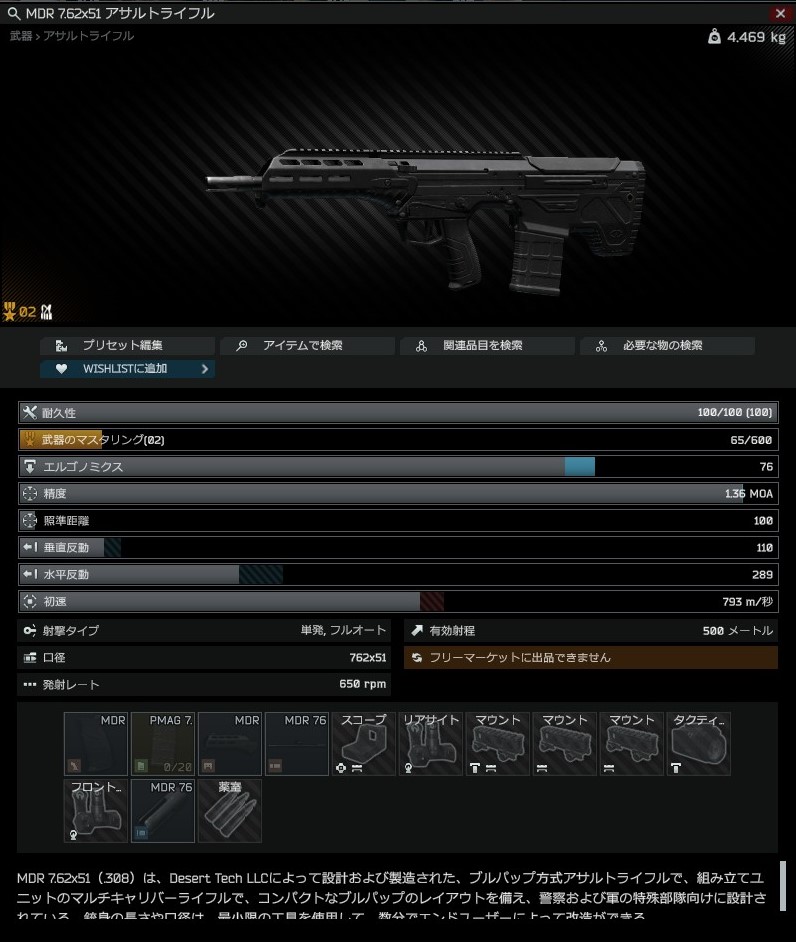The height and width of the screenshot is (942, 796).
Task: Click the 武器 breadcrumb category
Action: click(x=21, y=36)
